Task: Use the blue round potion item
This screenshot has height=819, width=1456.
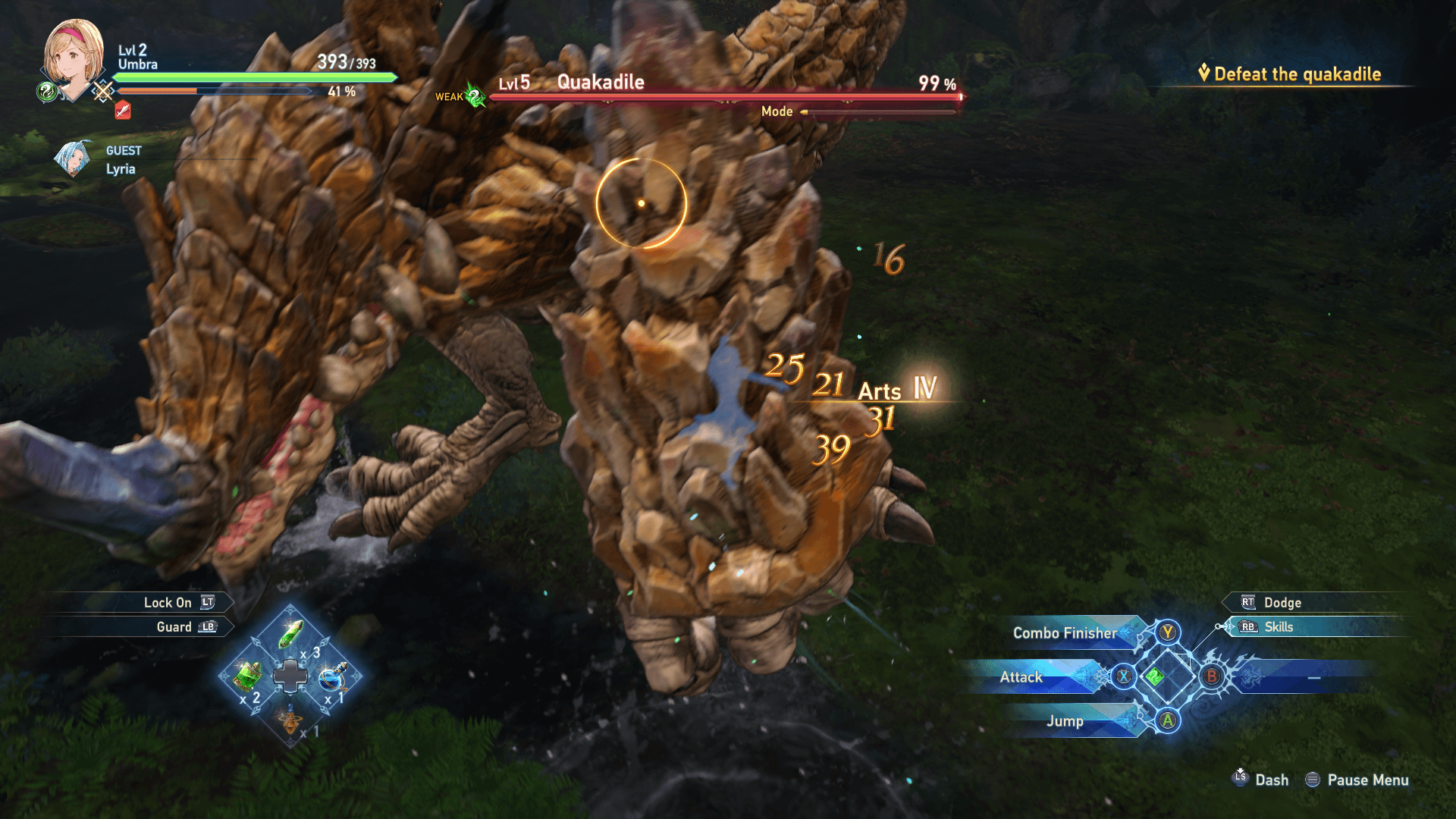Action: coord(333,676)
